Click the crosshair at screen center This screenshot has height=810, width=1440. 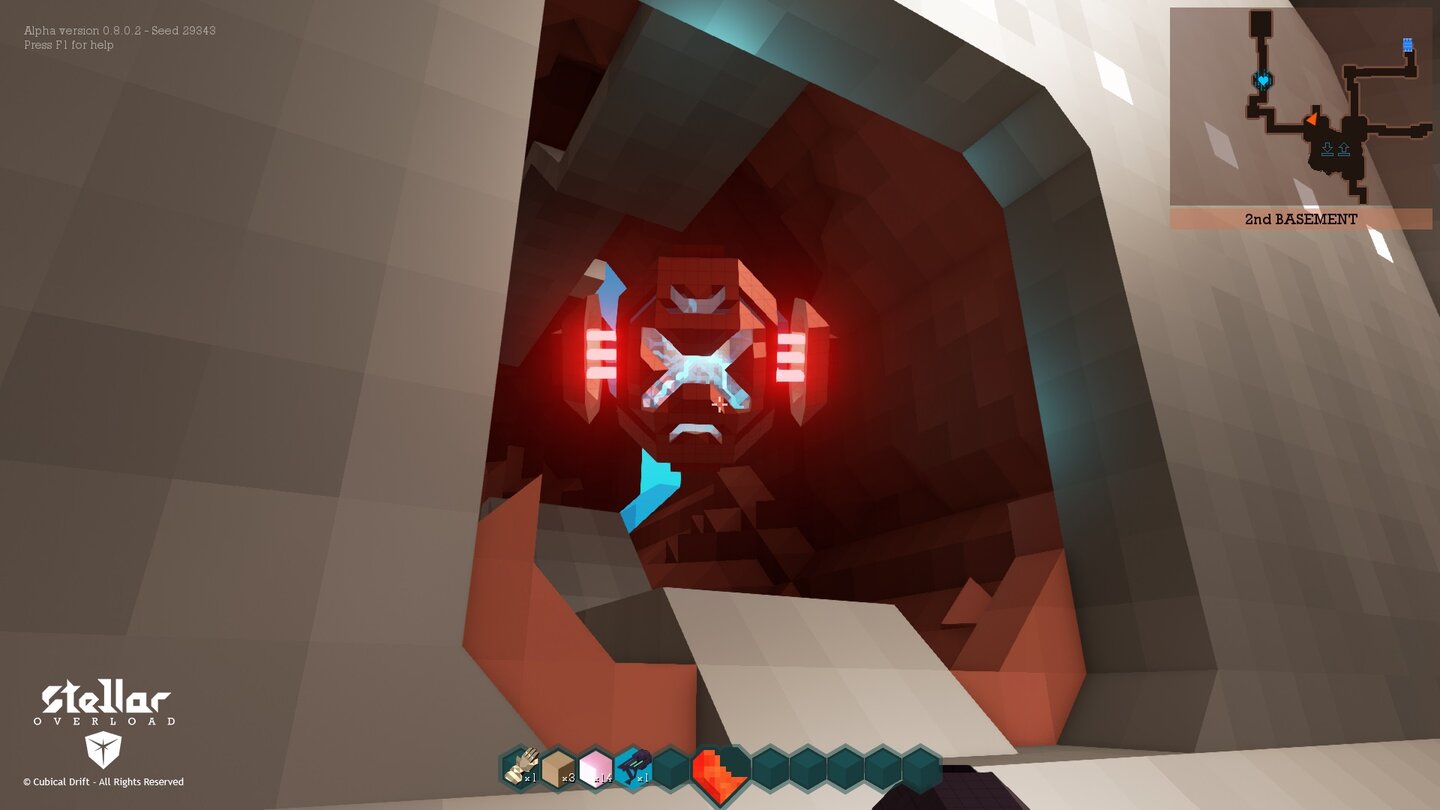pos(720,405)
